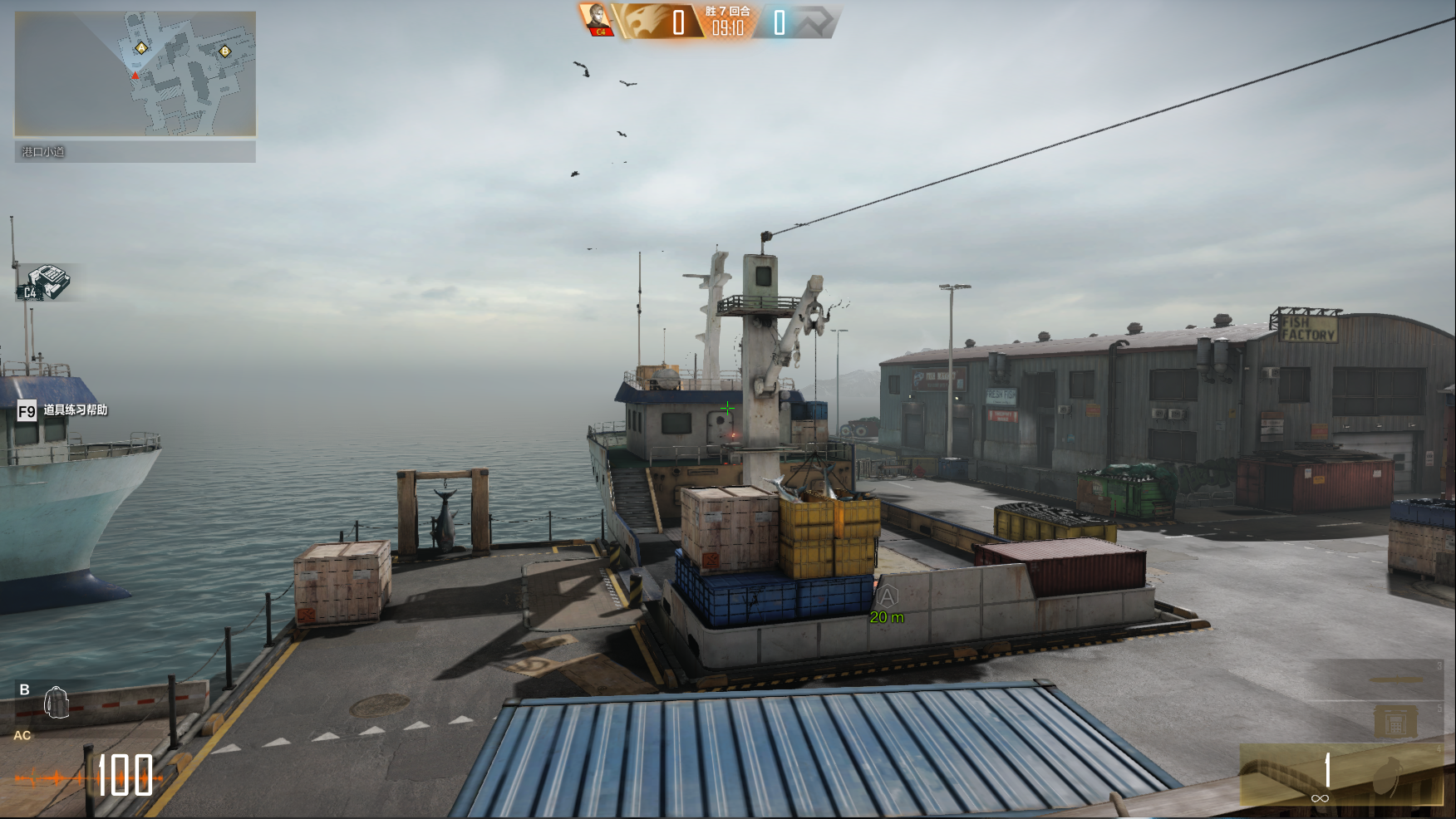Select bomb site B marker on minimap
The height and width of the screenshot is (819, 1456).
click(224, 51)
